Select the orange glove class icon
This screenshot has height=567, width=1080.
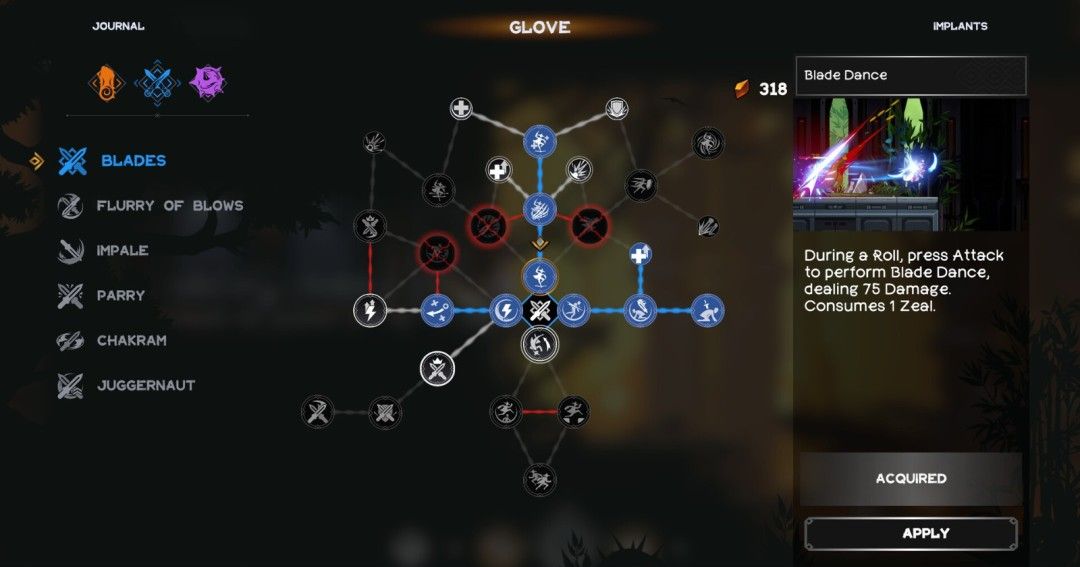pyautogui.click(x=105, y=82)
